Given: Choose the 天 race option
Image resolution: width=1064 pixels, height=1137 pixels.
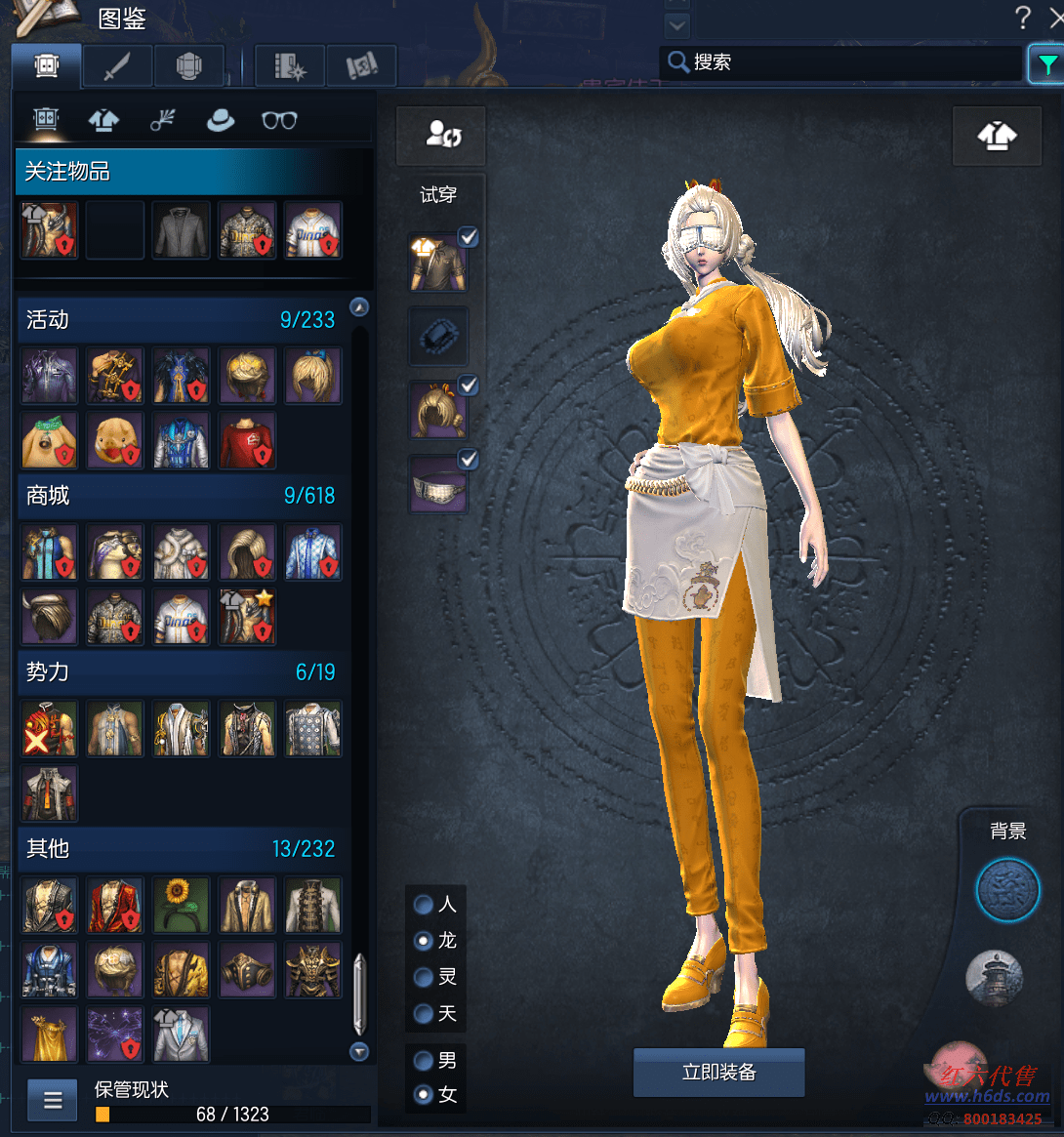Looking at the screenshot, I should point(424,1014).
